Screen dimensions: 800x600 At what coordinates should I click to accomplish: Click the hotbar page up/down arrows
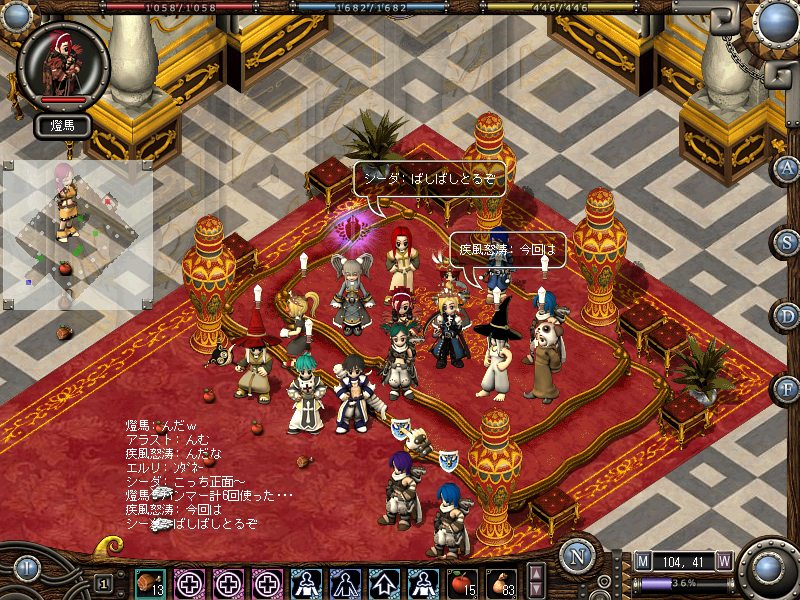[537, 581]
